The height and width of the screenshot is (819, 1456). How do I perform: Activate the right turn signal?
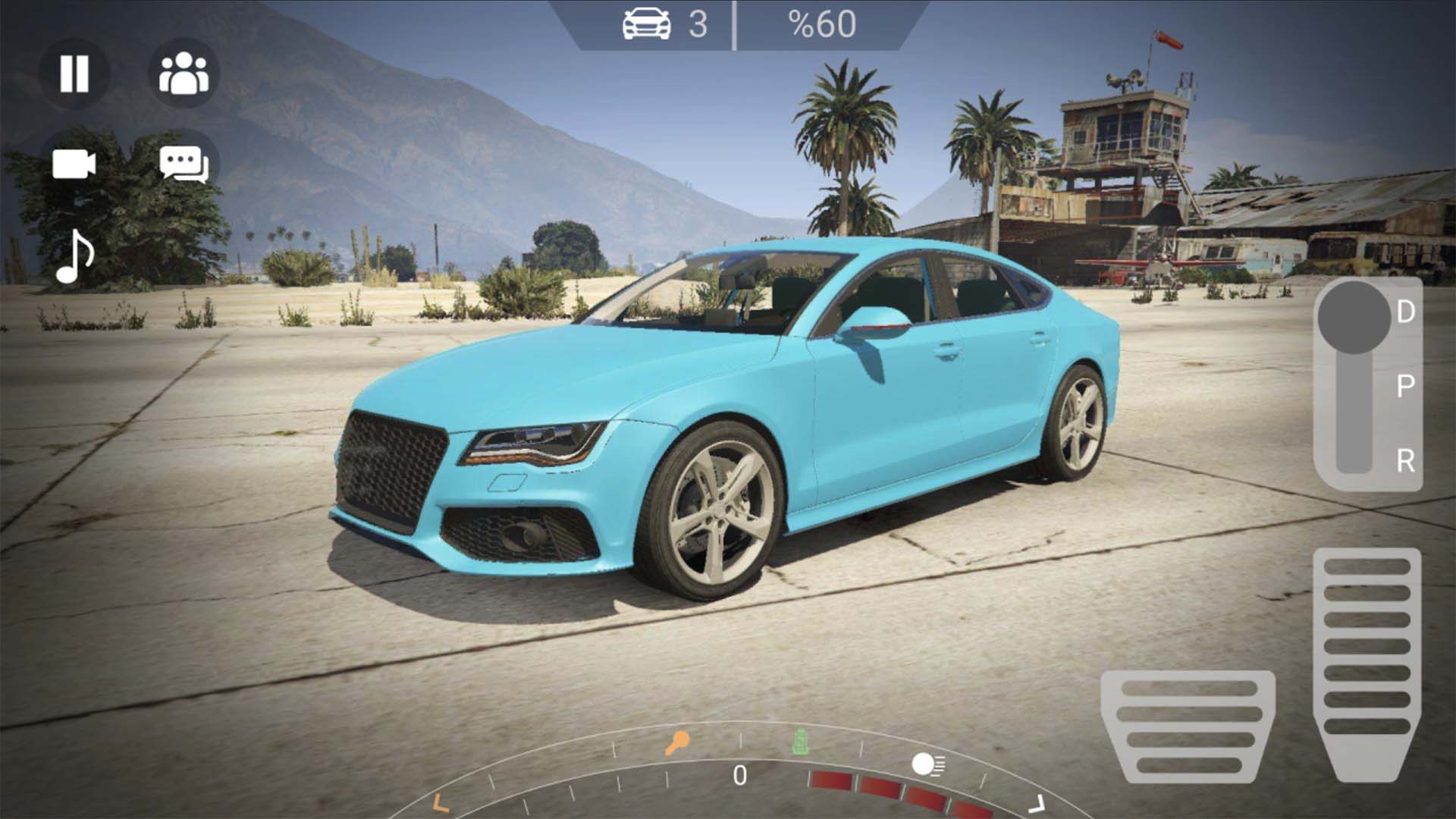(x=1036, y=804)
